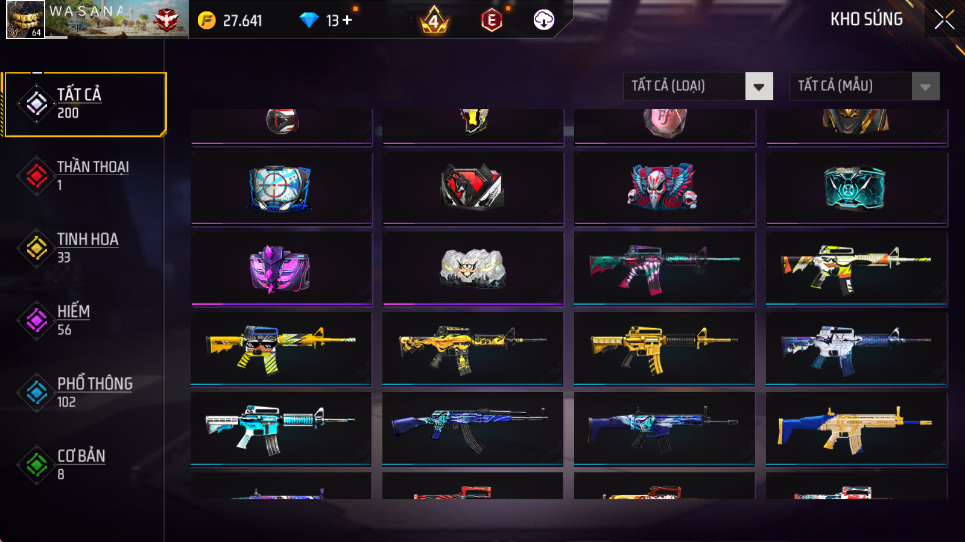965x542 pixels.
Task: Add more diamonds via the plus
Action: click(347, 20)
